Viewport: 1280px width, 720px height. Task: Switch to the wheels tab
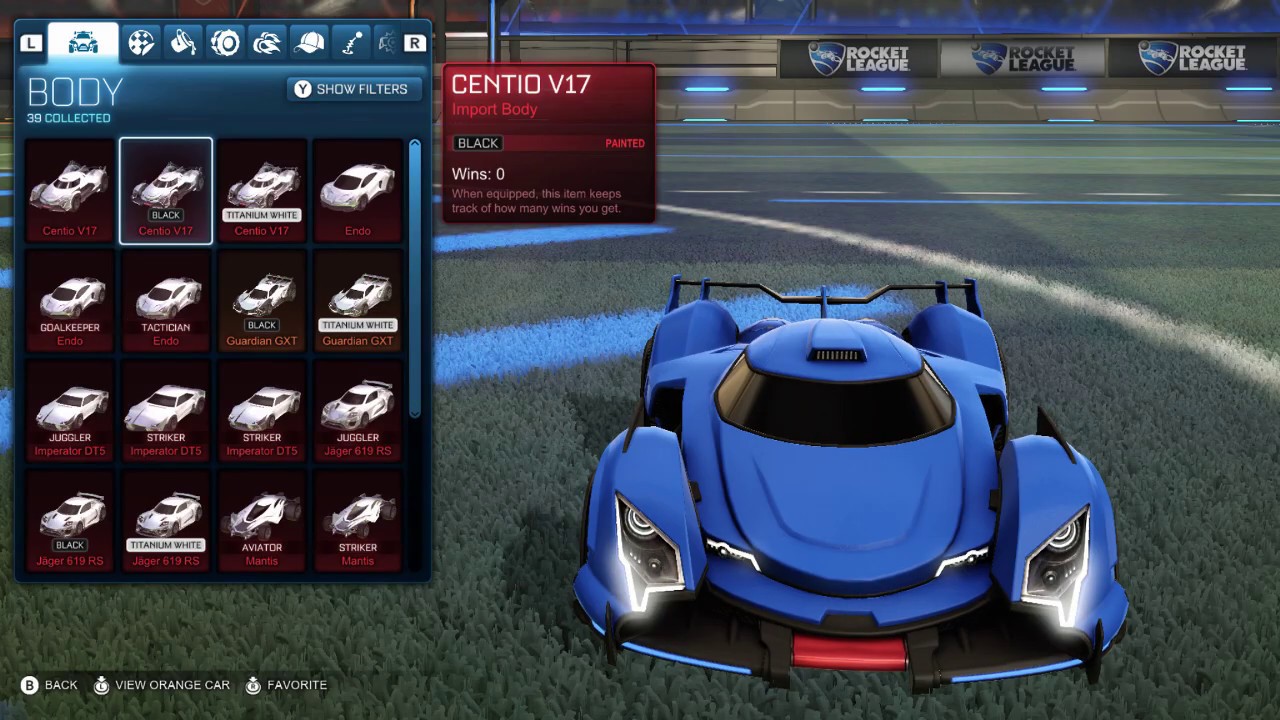point(225,43)
